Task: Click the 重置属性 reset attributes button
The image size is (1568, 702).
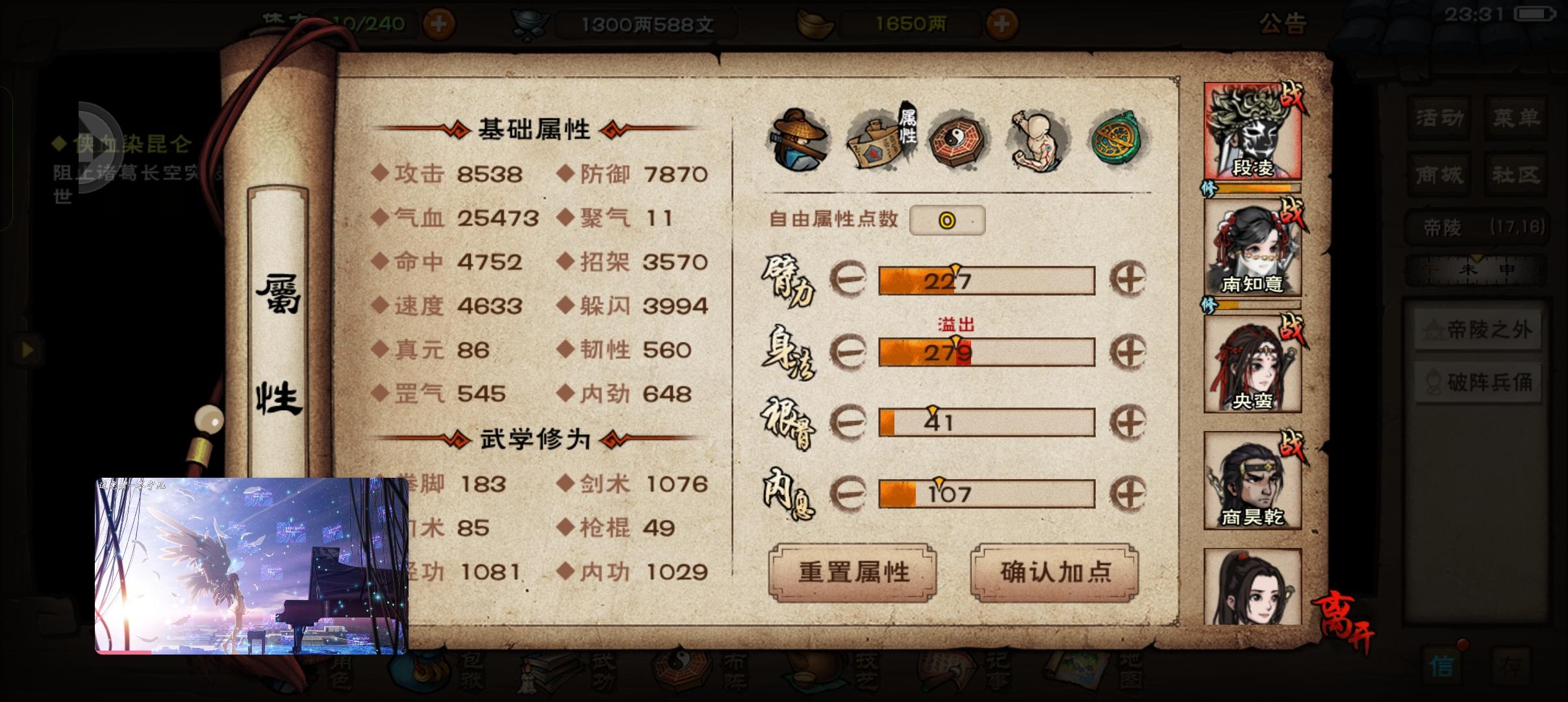Action: point(853,572)
